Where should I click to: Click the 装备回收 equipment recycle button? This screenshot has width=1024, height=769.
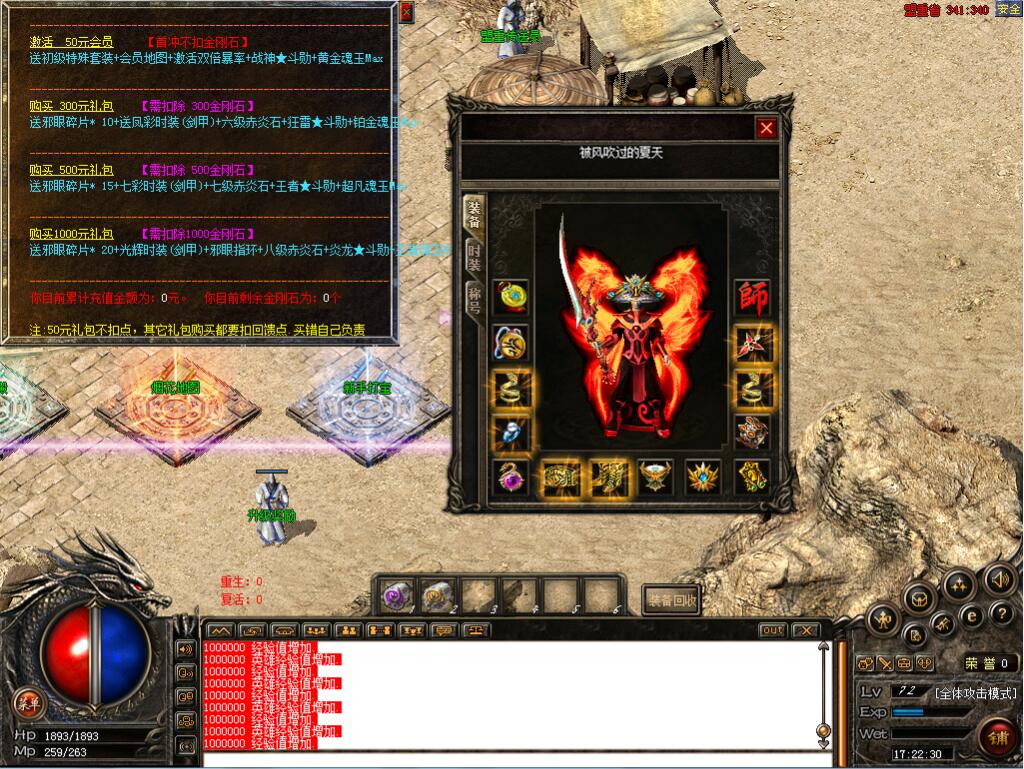pyautogui.click(x=671, y=599)
